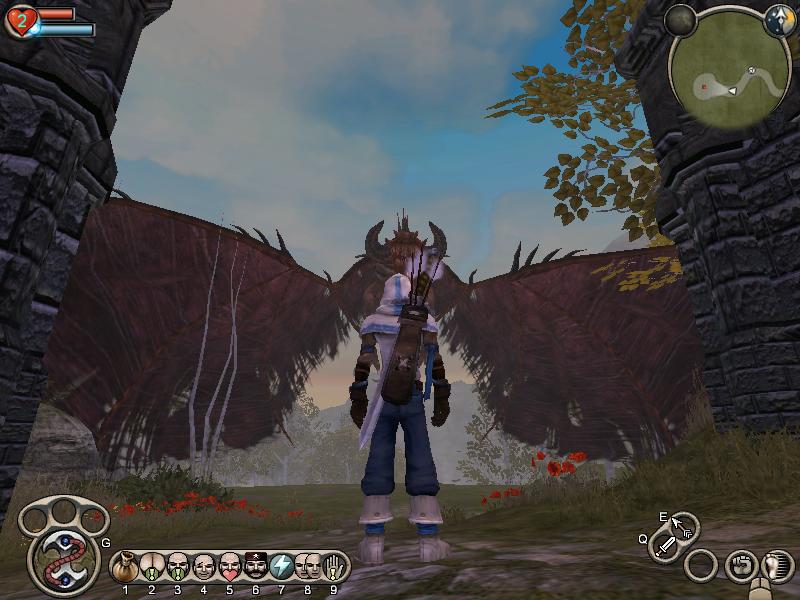This screenshot has width=800, height=600.
Task: Pick the two-faces expression in slot 8
Action: (x=308, y=567)
